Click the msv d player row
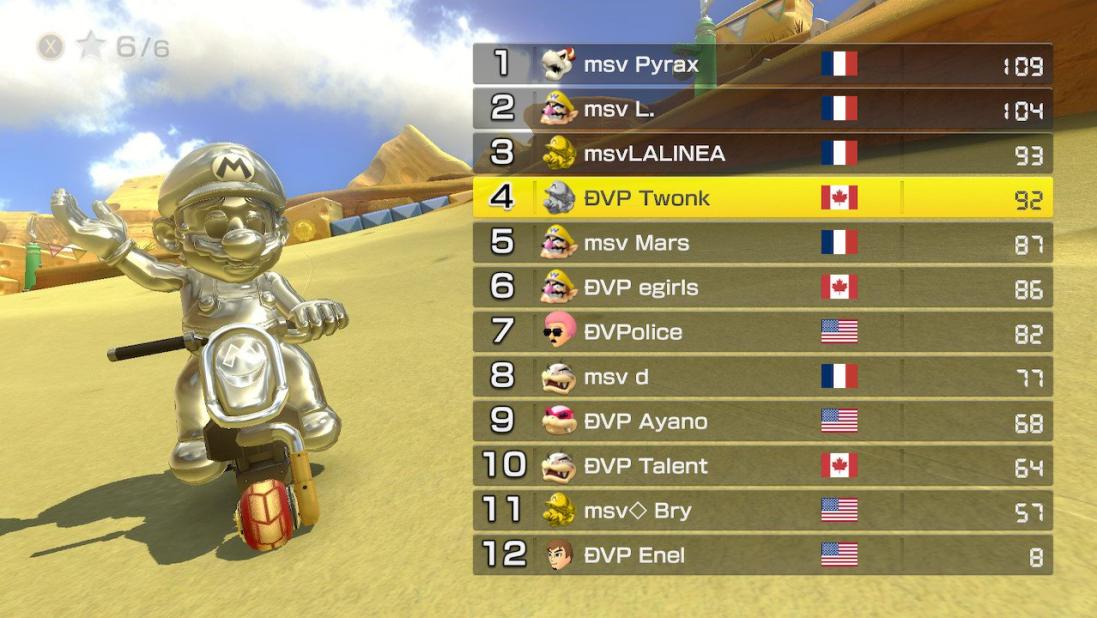The width and height of the screenshot is (1097, 618). coord(762,377)
